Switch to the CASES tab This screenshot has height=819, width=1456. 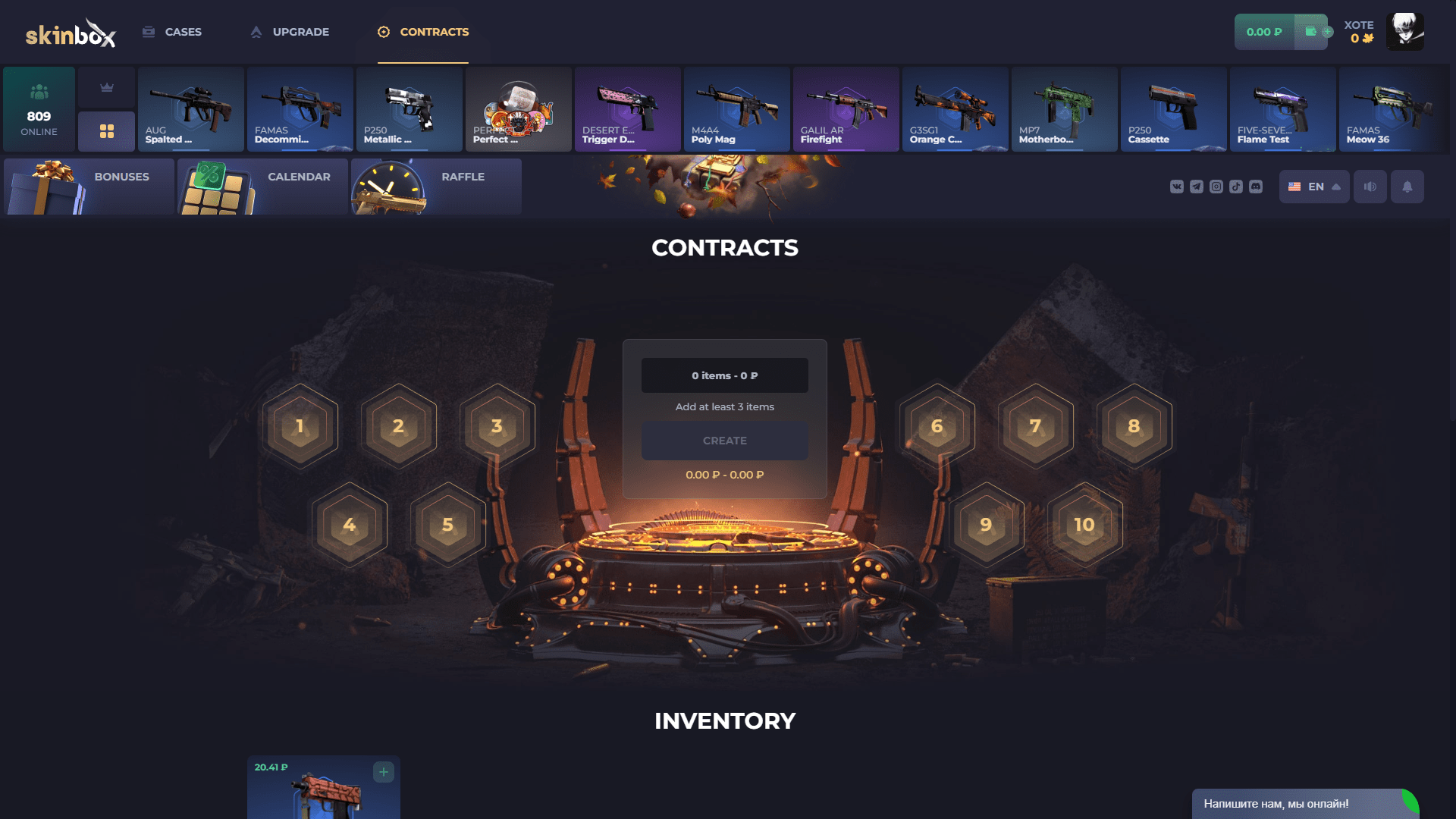pyautogui.click(x=172, y=32)
